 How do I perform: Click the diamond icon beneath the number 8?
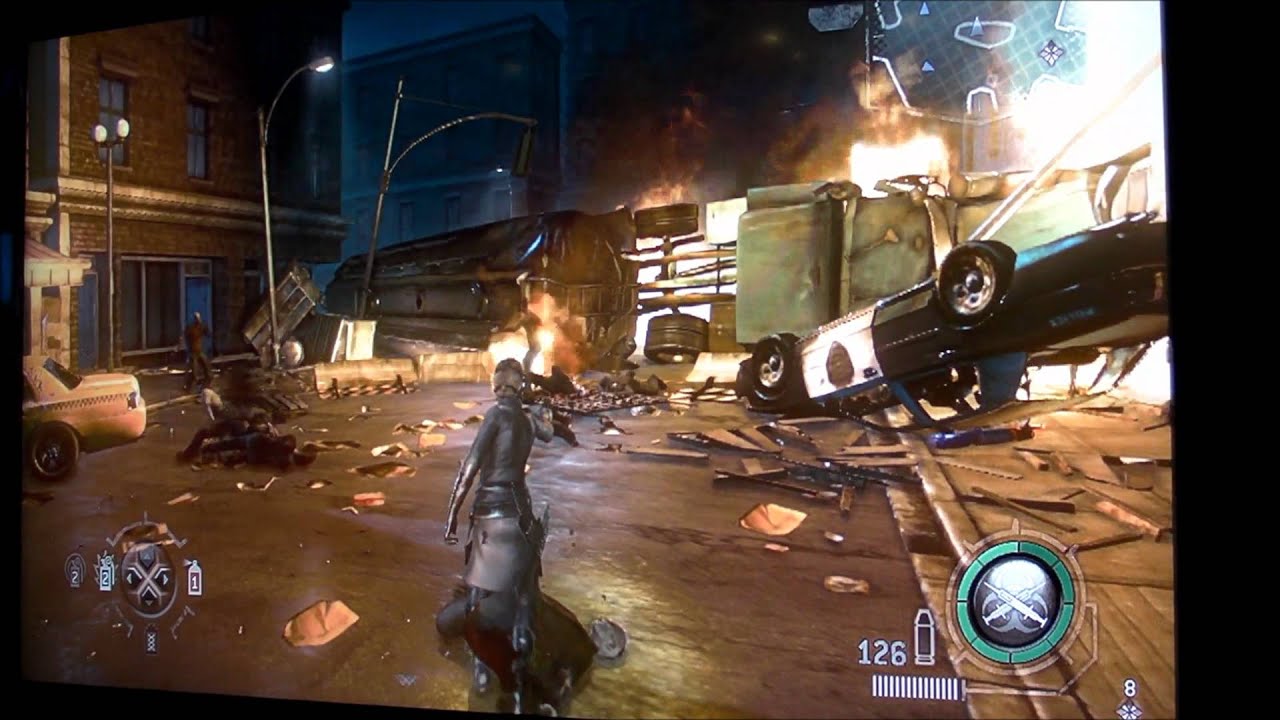coord(1130,709)
